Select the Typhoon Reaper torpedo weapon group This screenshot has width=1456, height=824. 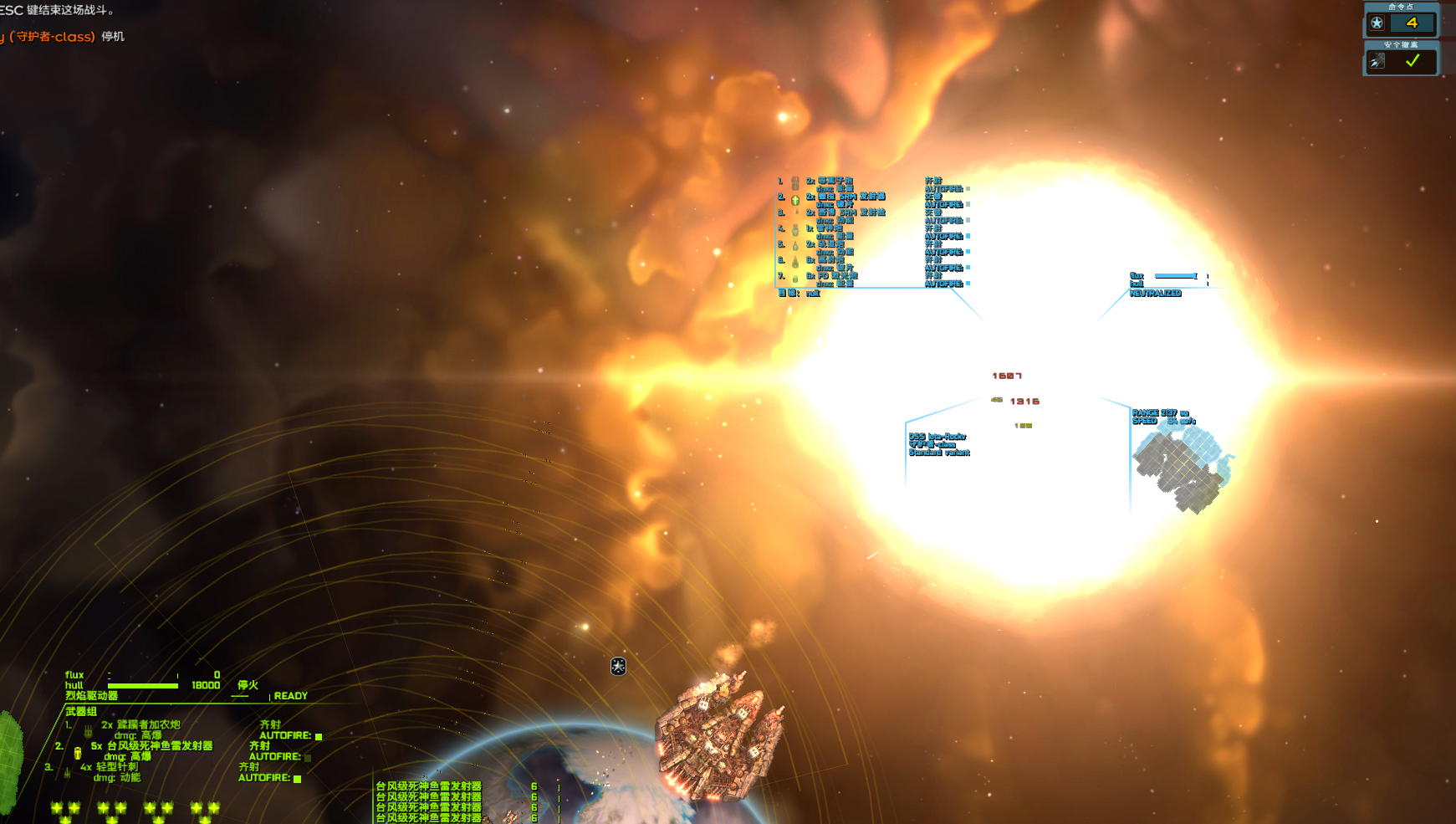[x=151, y=746]
